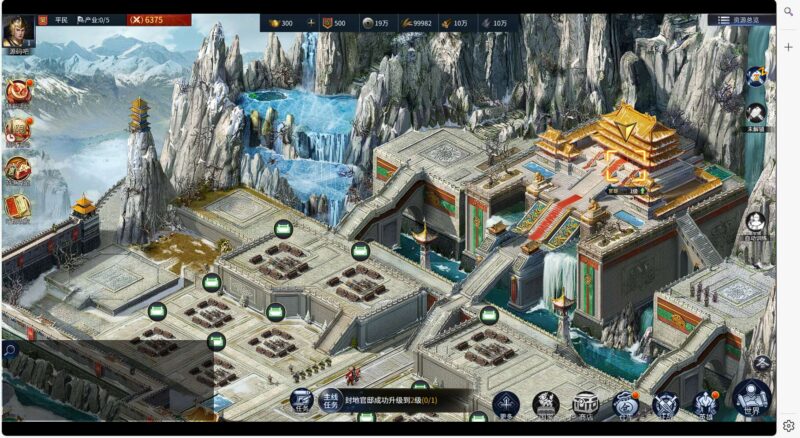The height and width of the screenshot is (438, 800).
Task: Open the 任务 quest scroll icon
Action: (301, 402)
